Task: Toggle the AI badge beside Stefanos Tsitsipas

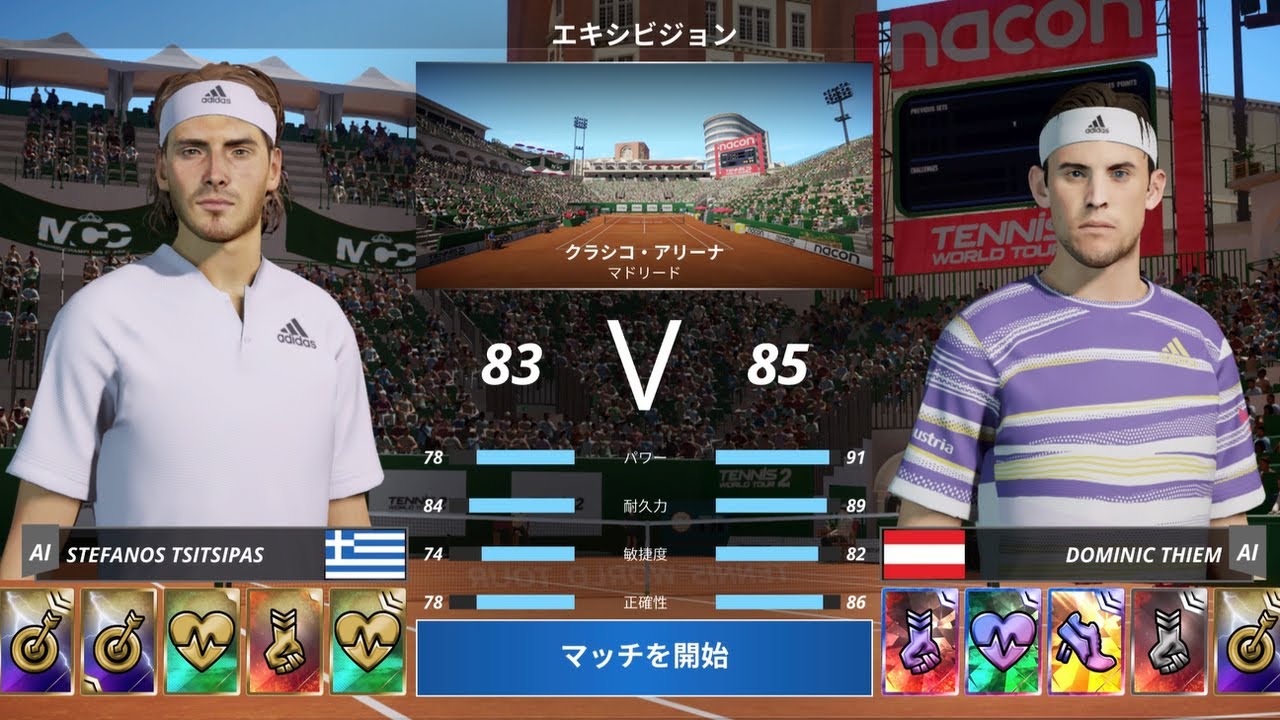Action: click(x=40, y=553)
